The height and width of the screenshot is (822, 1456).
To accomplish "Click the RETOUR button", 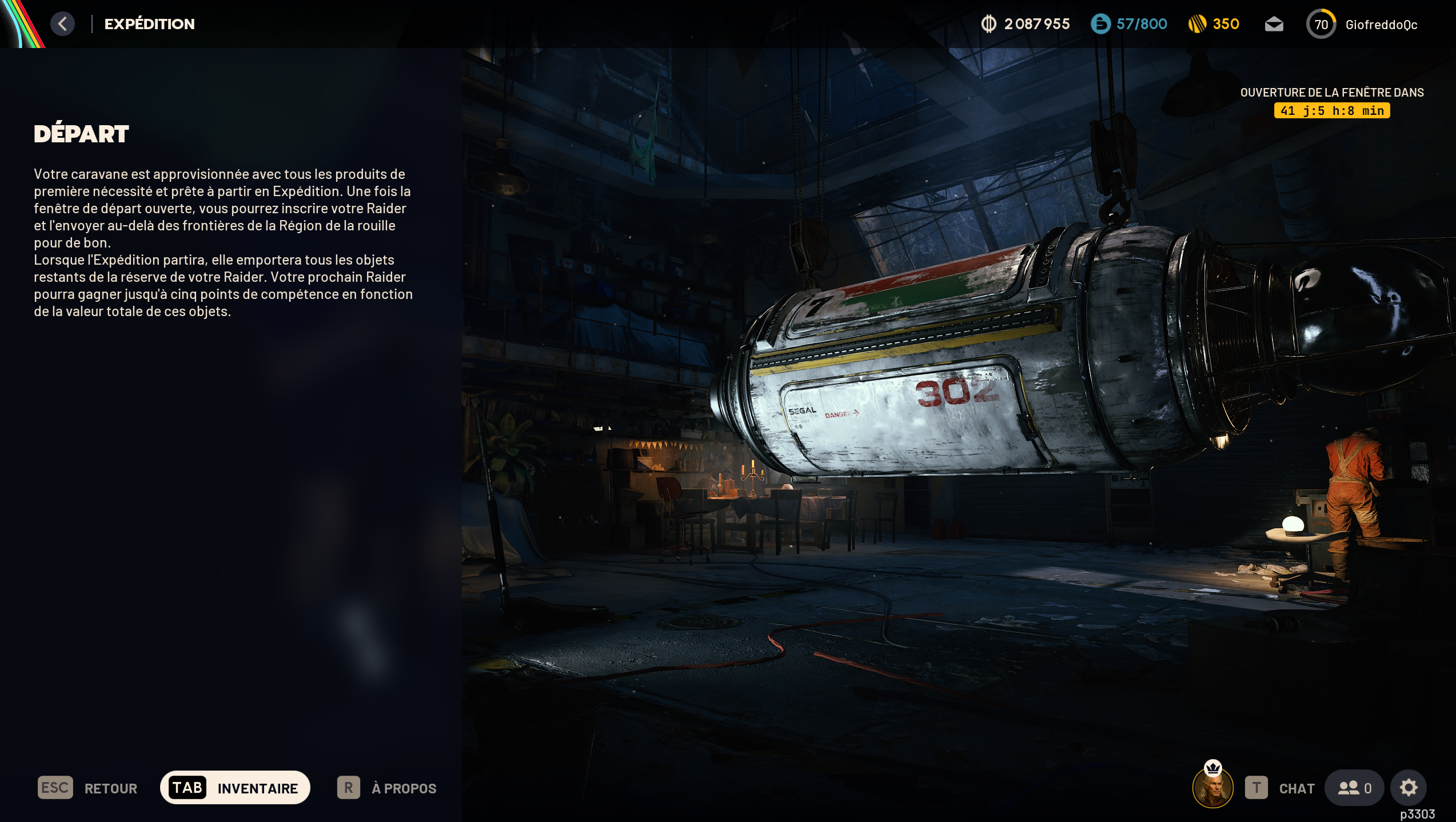I will (x=87, y=788).
